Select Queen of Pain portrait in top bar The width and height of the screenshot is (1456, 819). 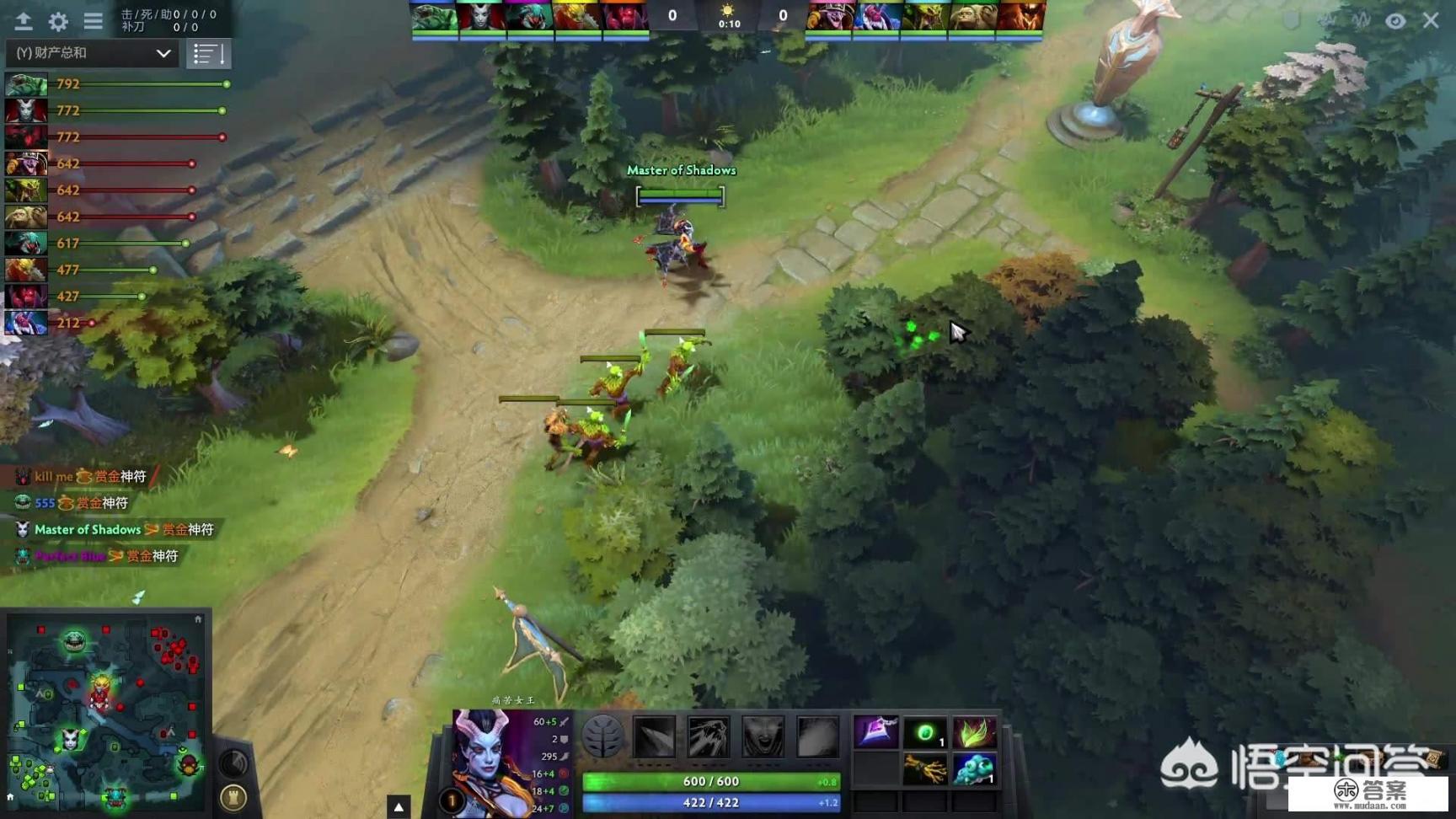pos(481,18)
